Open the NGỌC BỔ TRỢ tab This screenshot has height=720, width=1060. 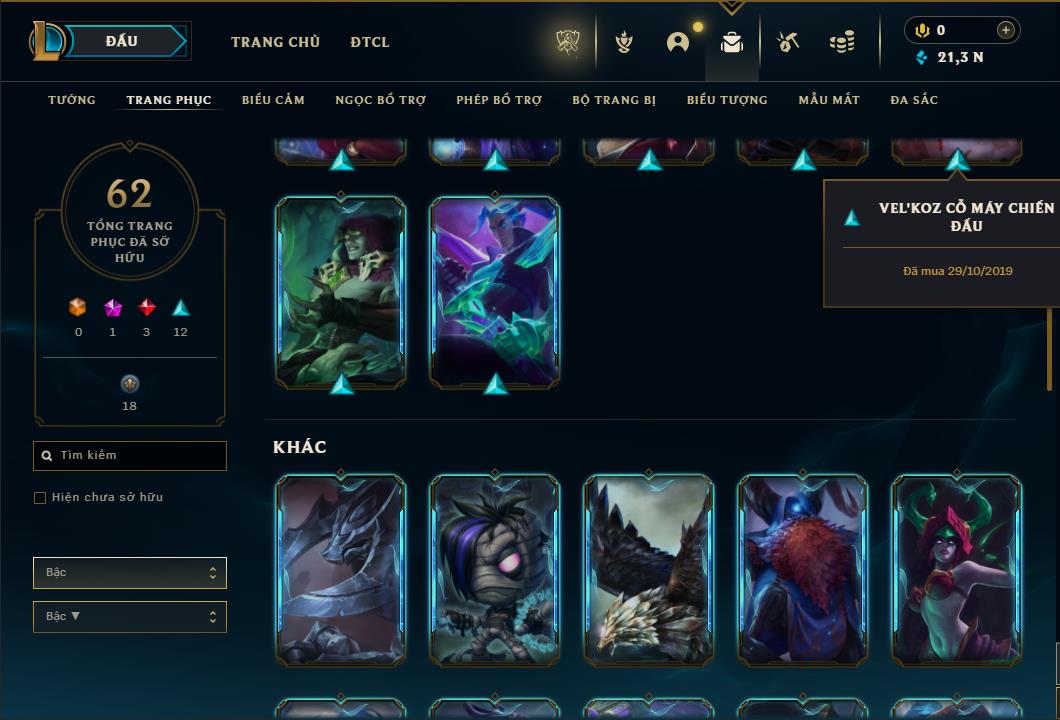click(x=380, y=100)
